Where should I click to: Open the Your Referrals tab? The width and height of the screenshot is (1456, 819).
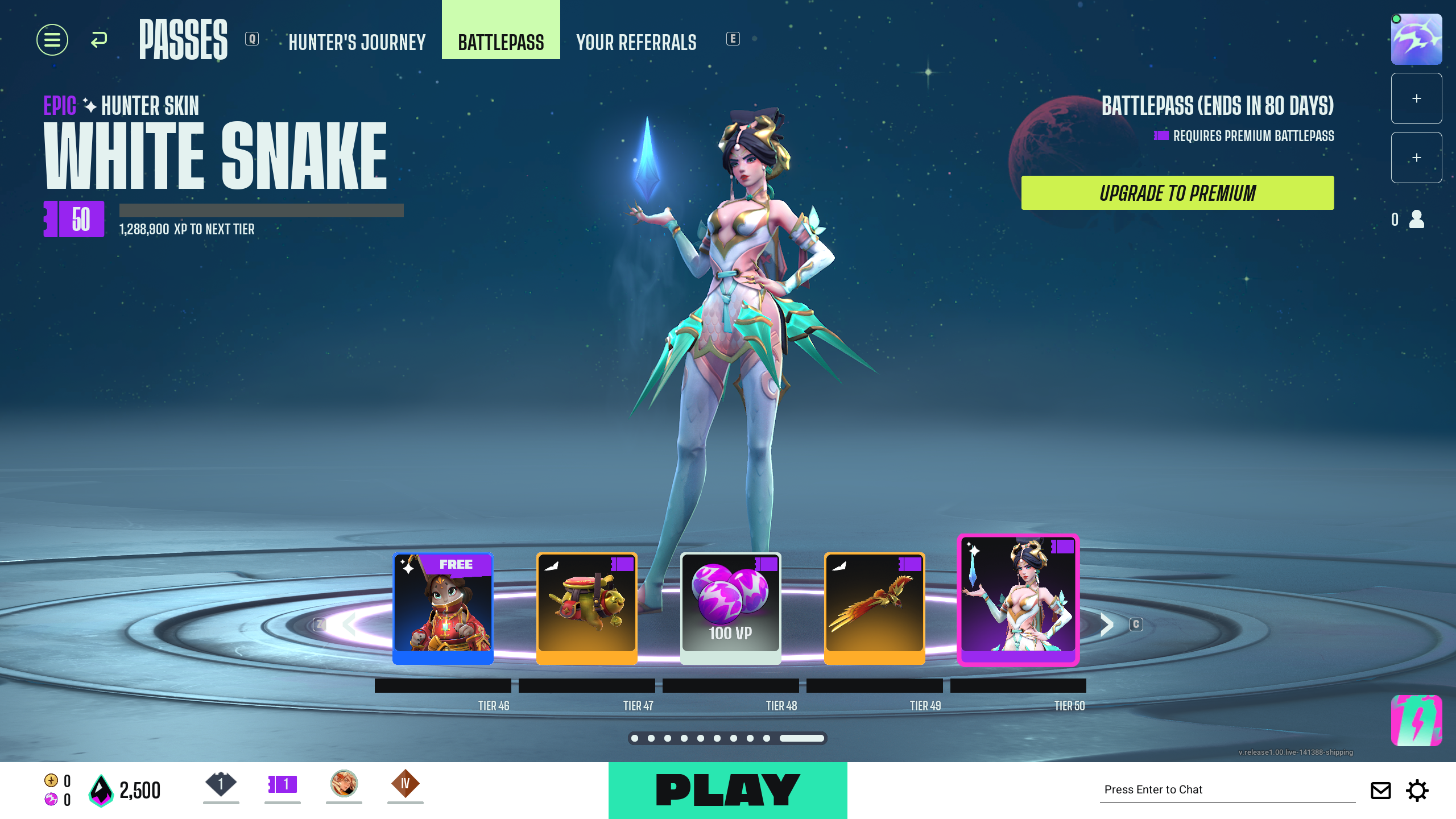coord(636,42)
